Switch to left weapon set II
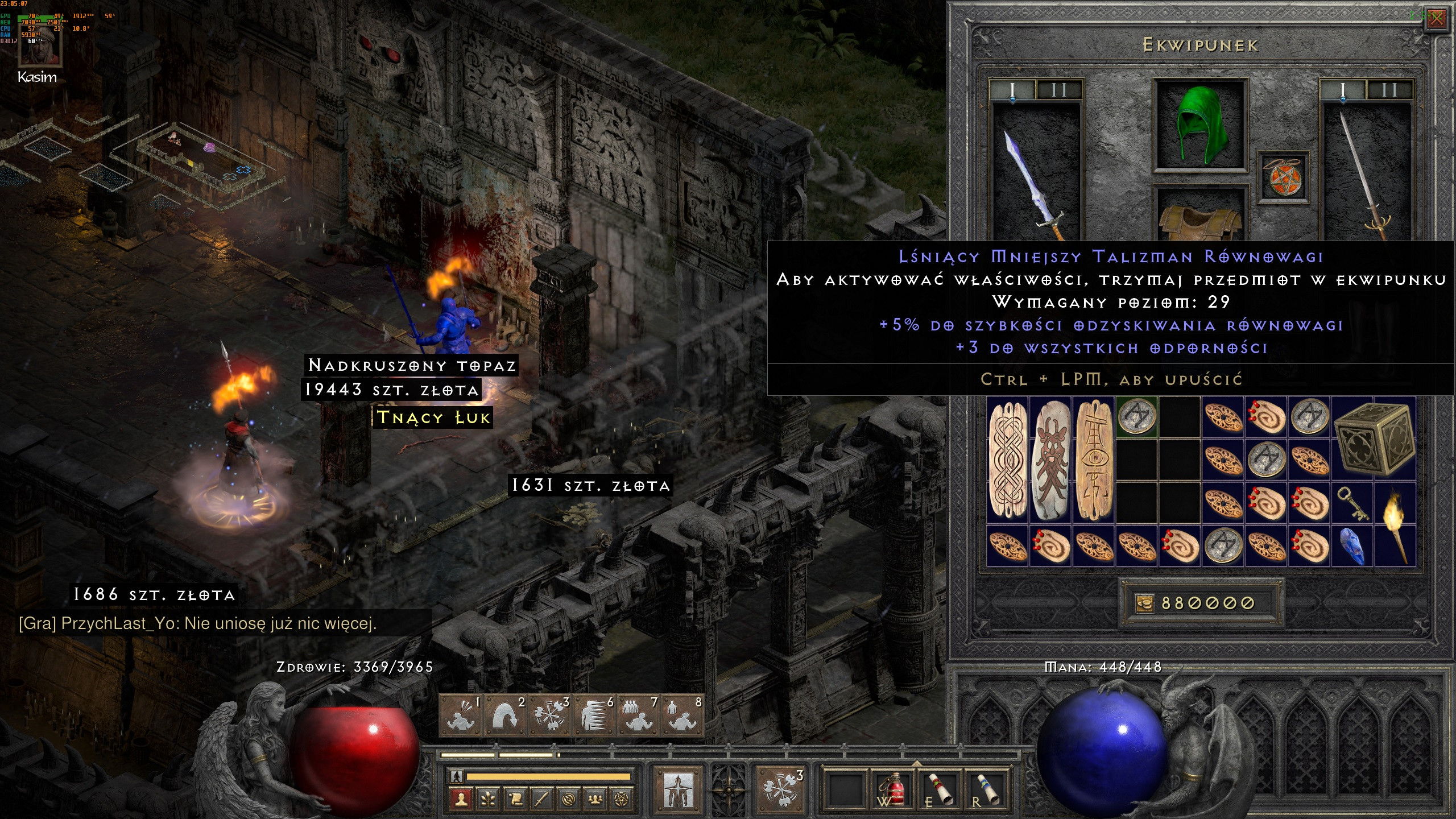Screen dimensions: 1456x819 coord(1058,90)
